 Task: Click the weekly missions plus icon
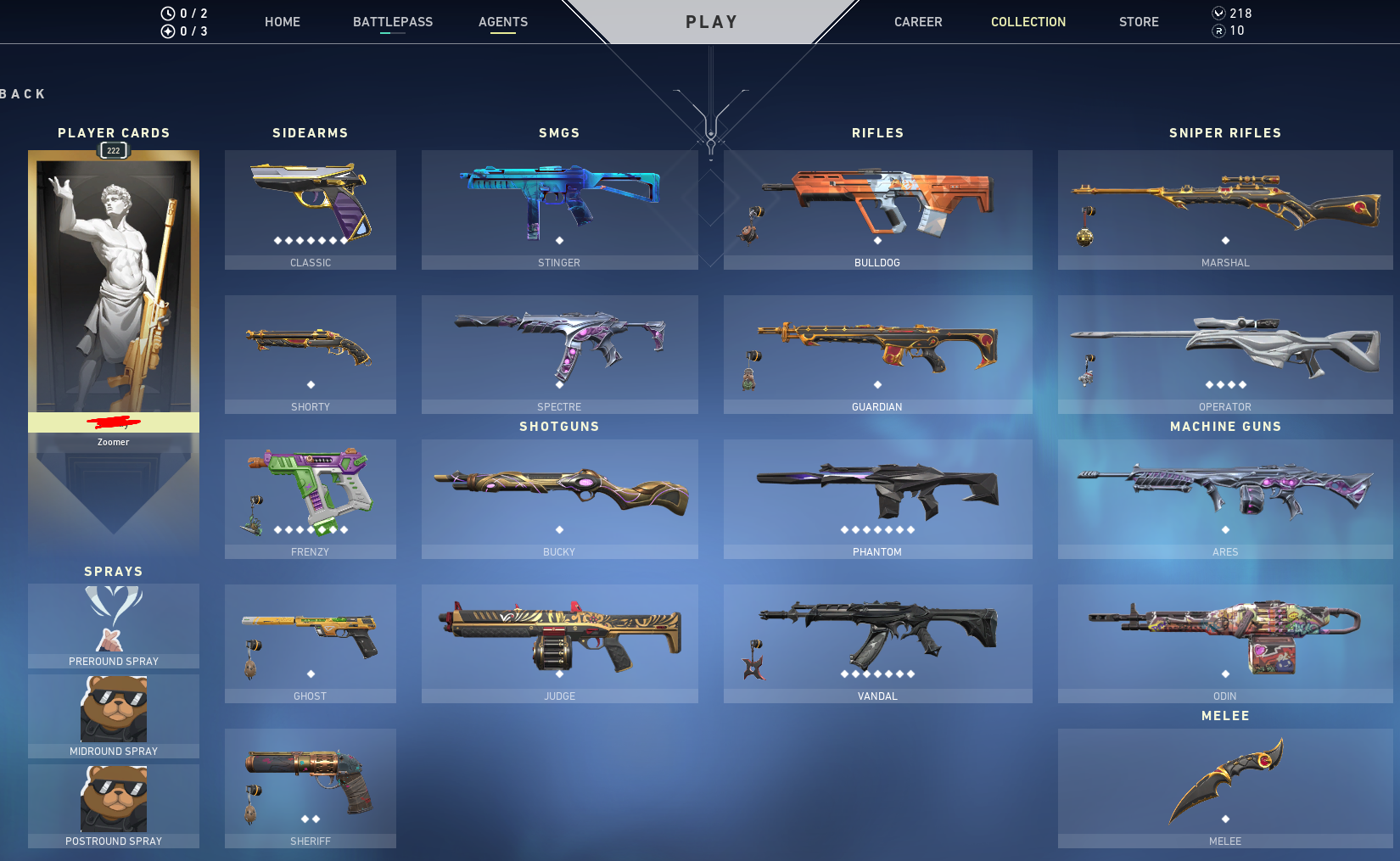tap(167, 31)
